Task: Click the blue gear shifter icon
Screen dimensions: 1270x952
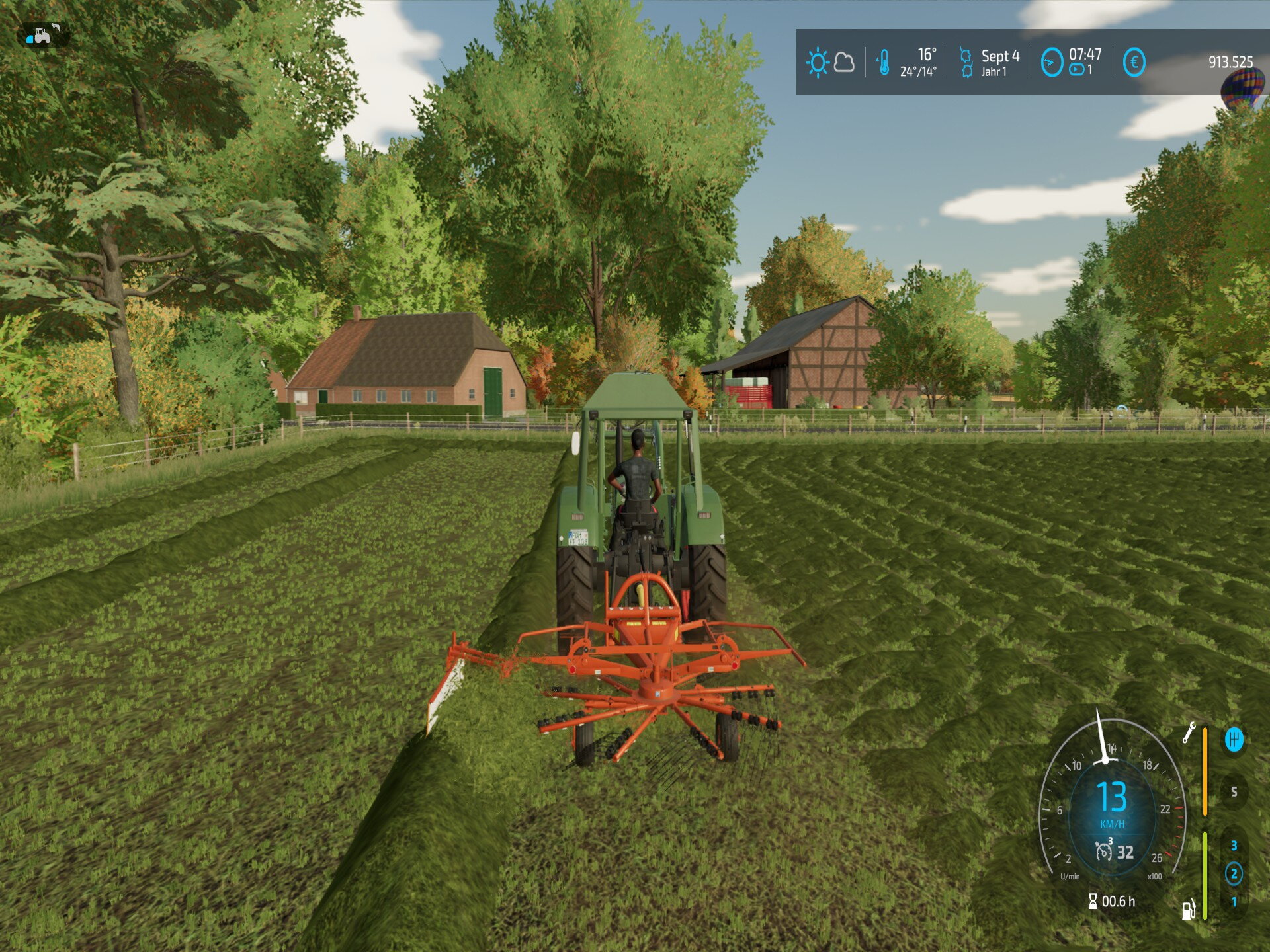Action: [x=1234, y=739]
